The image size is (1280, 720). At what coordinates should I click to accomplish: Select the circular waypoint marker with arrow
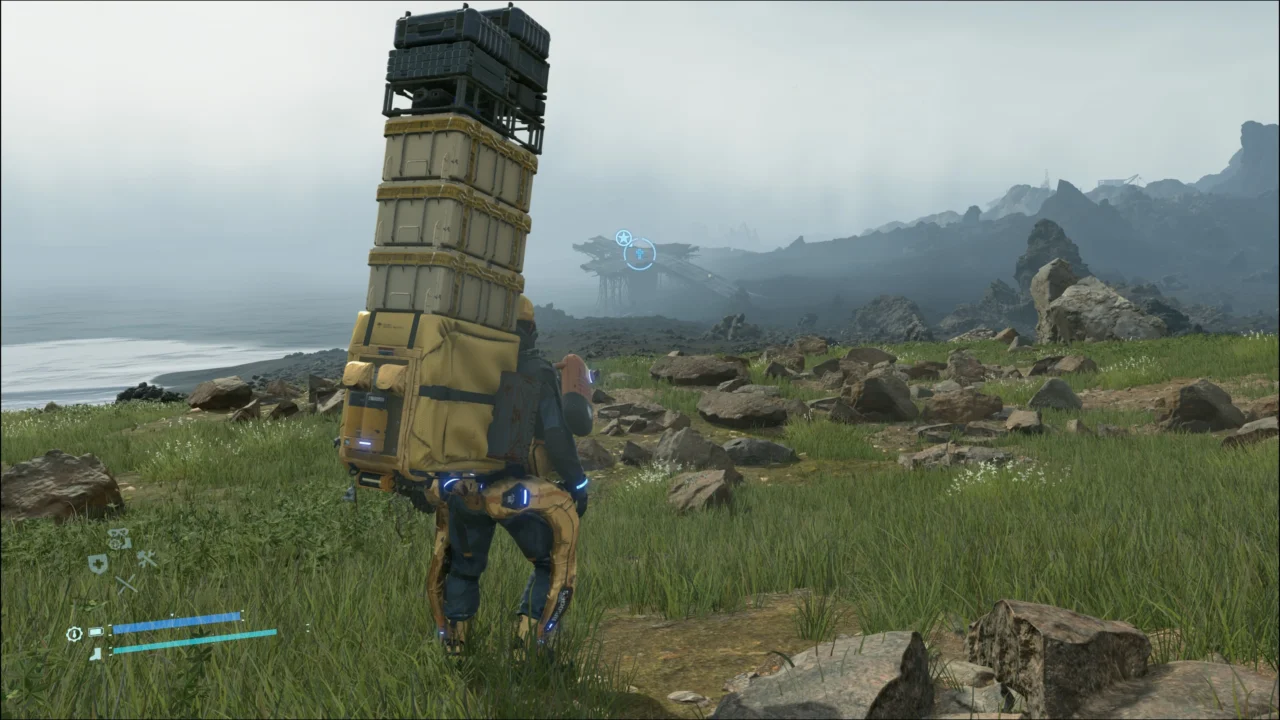640,254
